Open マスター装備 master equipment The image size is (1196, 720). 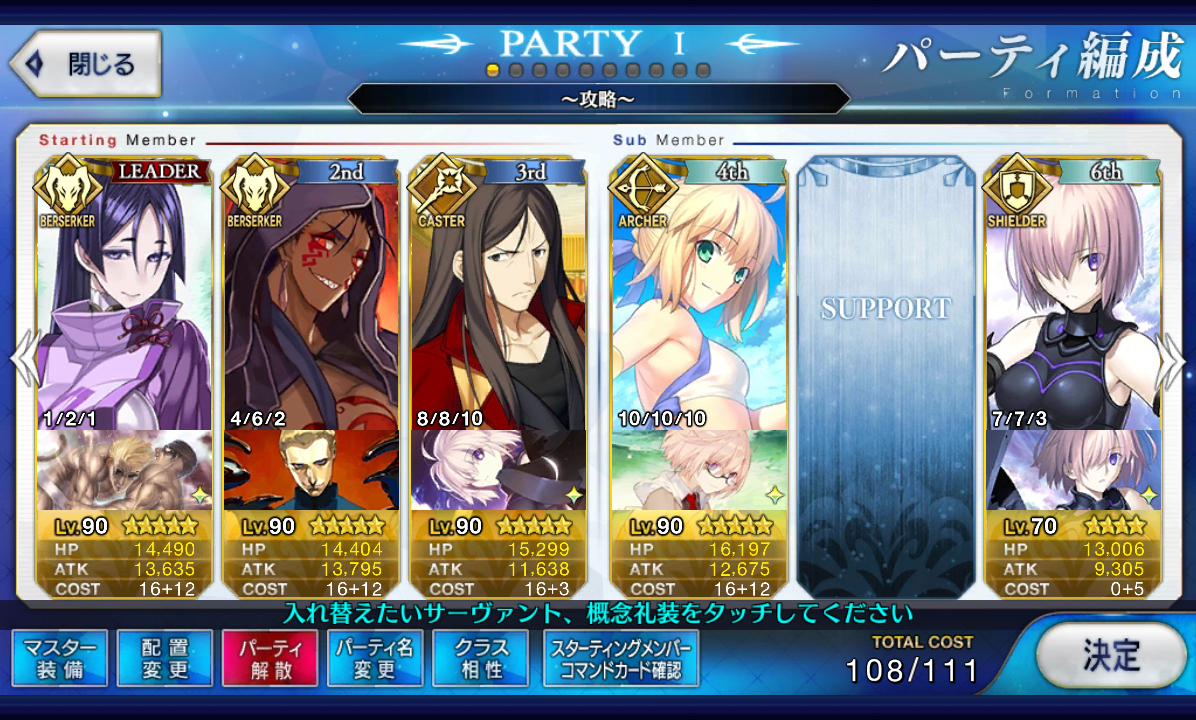click(60, 658)
